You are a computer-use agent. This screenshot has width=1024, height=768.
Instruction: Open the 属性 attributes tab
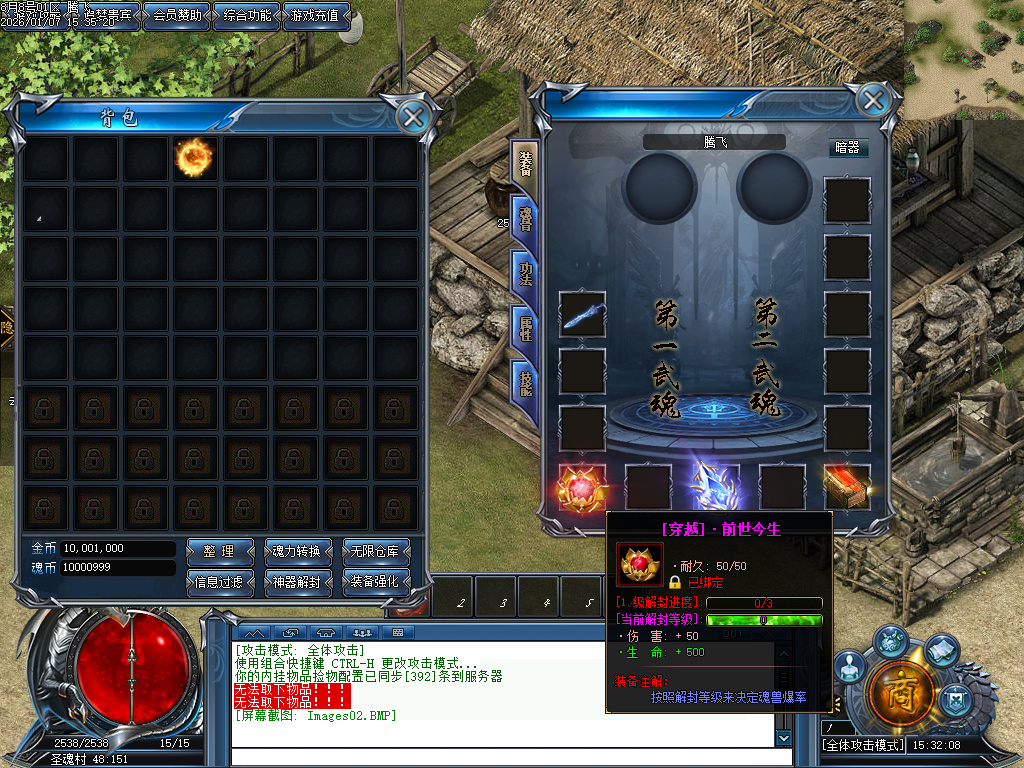pos(525,327)
